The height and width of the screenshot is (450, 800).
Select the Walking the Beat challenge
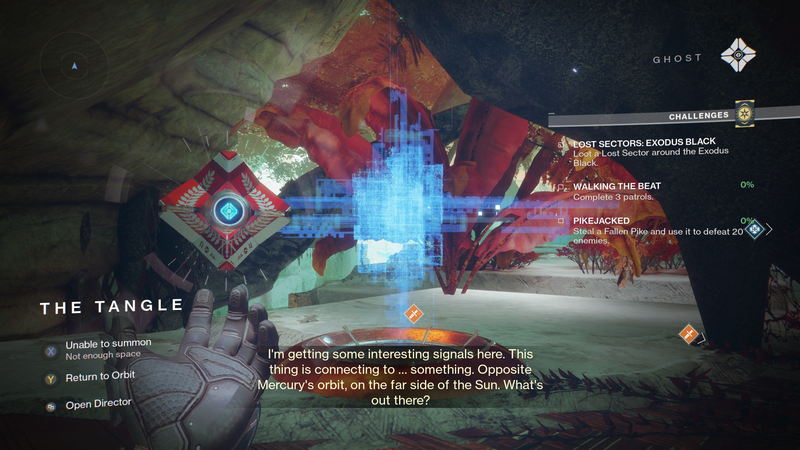point(617,190)
